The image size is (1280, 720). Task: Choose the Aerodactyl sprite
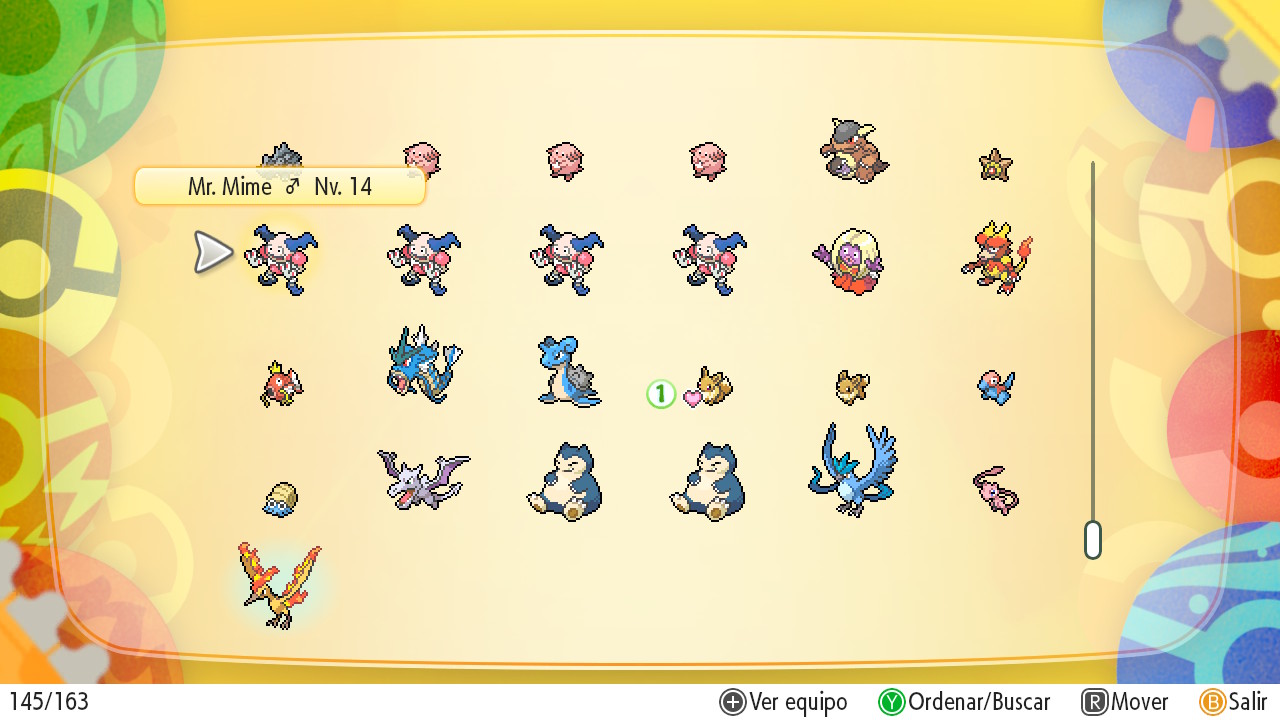[x=423, y=479]
